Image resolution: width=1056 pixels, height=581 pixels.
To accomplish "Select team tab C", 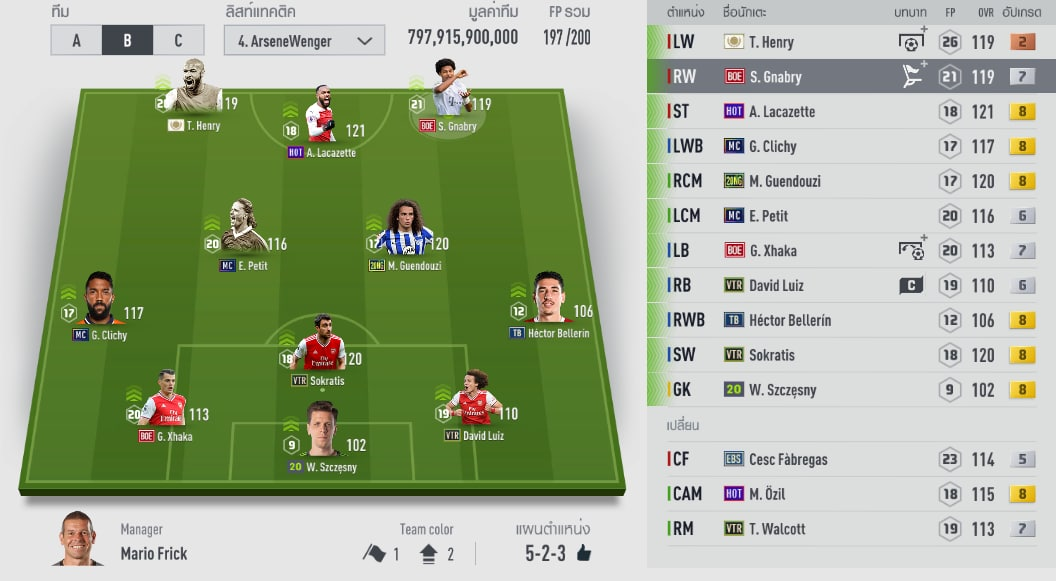I will tap(178, 40).
